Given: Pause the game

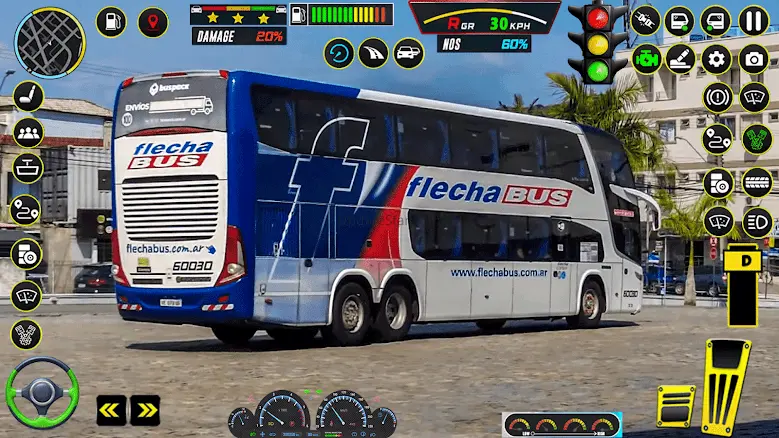Looking at the screenshot, I should [x=754, y=20].
